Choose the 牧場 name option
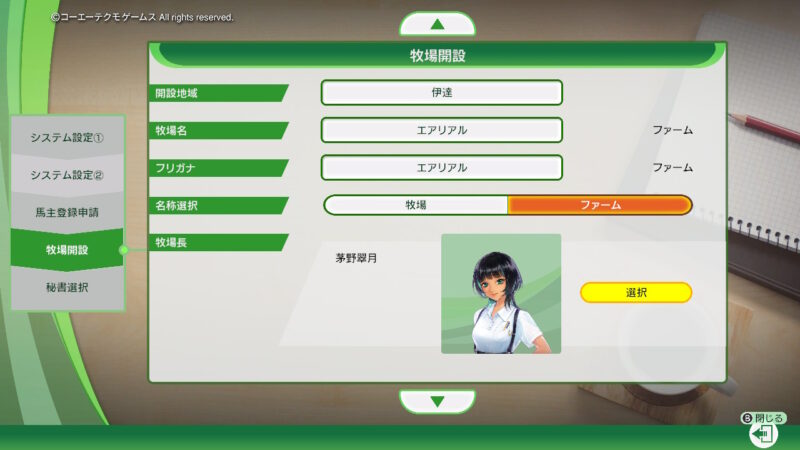Image resolution: width=800 pixels, height=450 pixels. tap(416, 205)
